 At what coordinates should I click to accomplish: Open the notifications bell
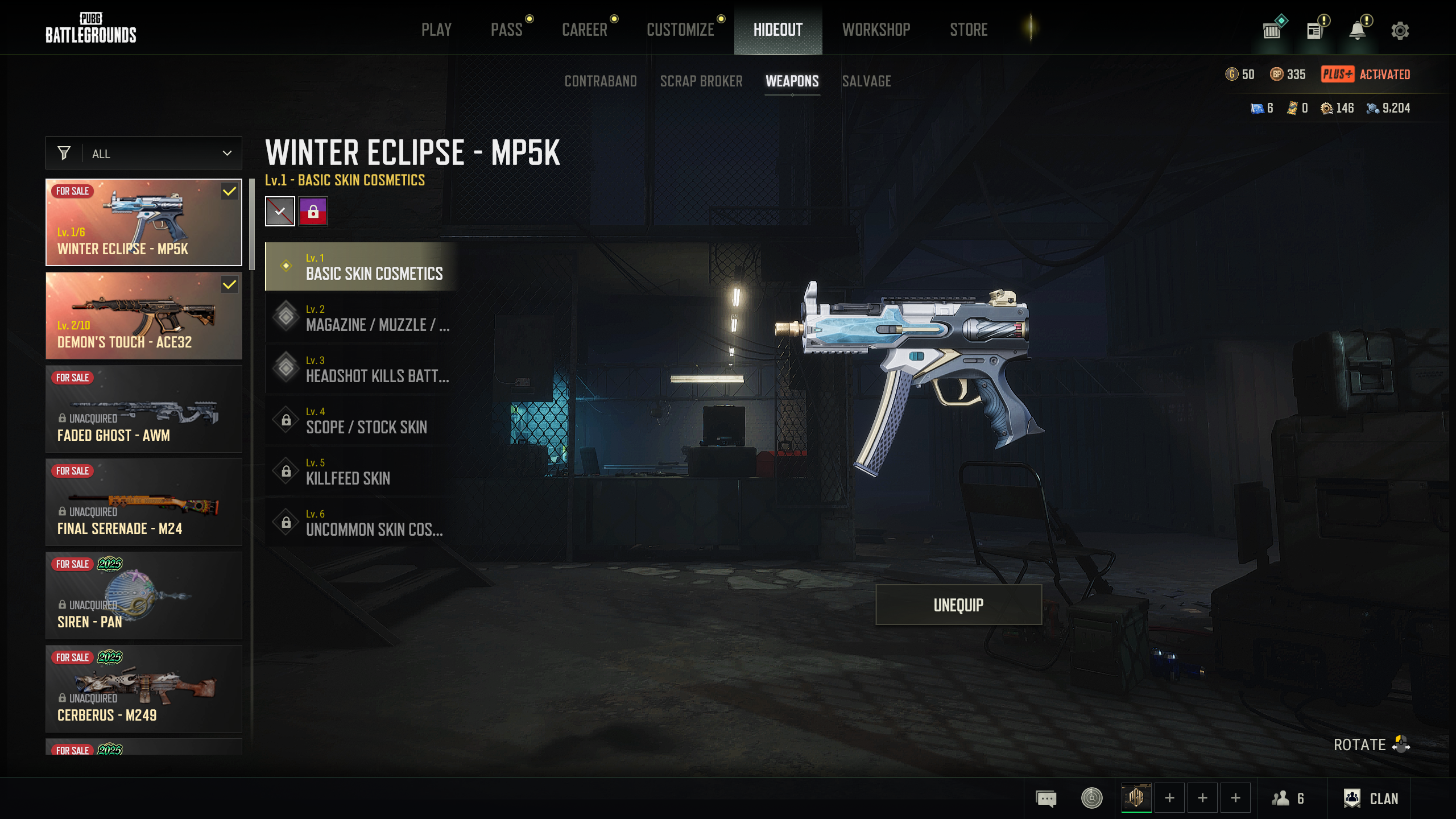[x=1358, y=30]
